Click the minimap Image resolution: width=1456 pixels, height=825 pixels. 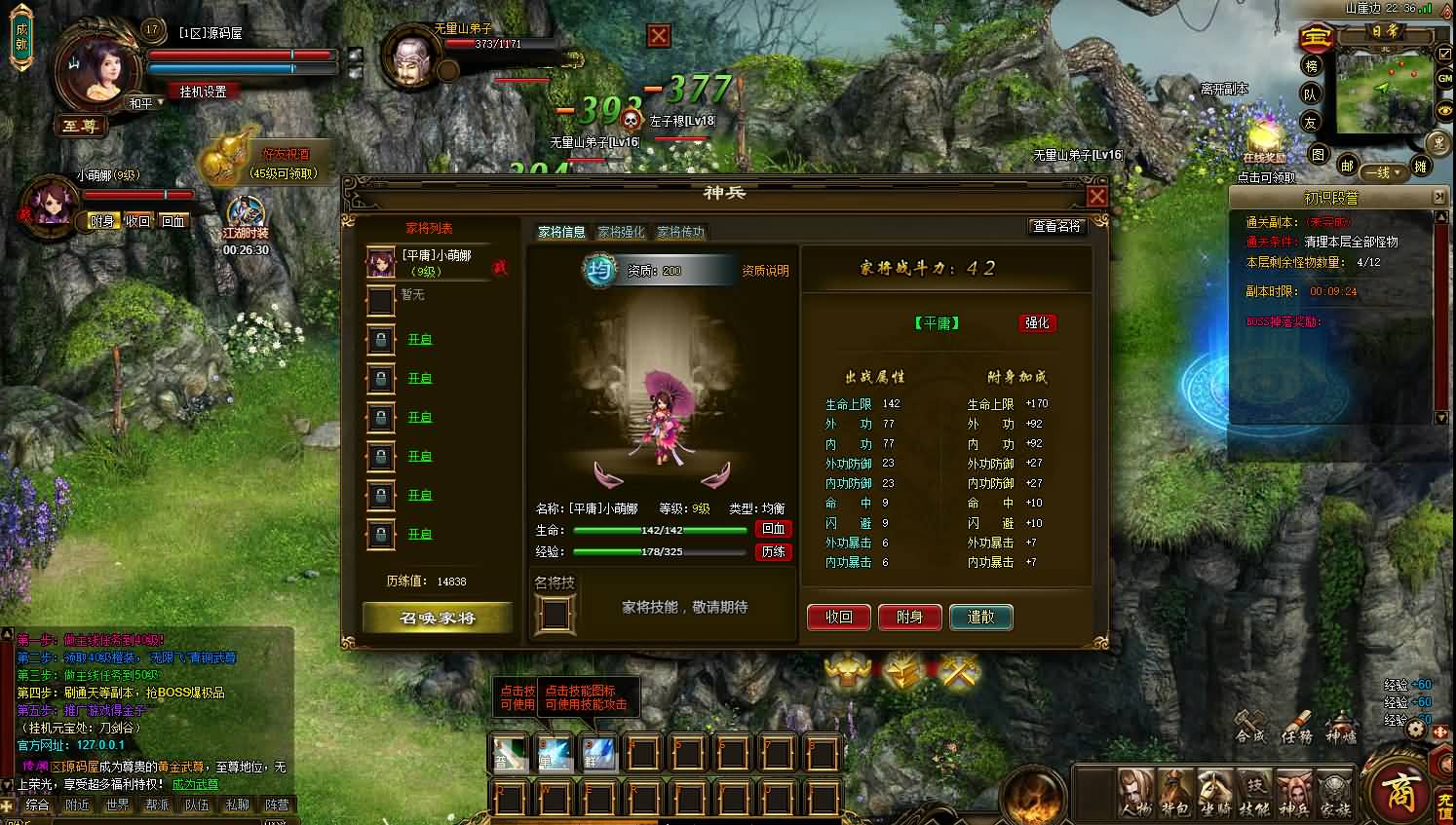tap(1383, 92)
